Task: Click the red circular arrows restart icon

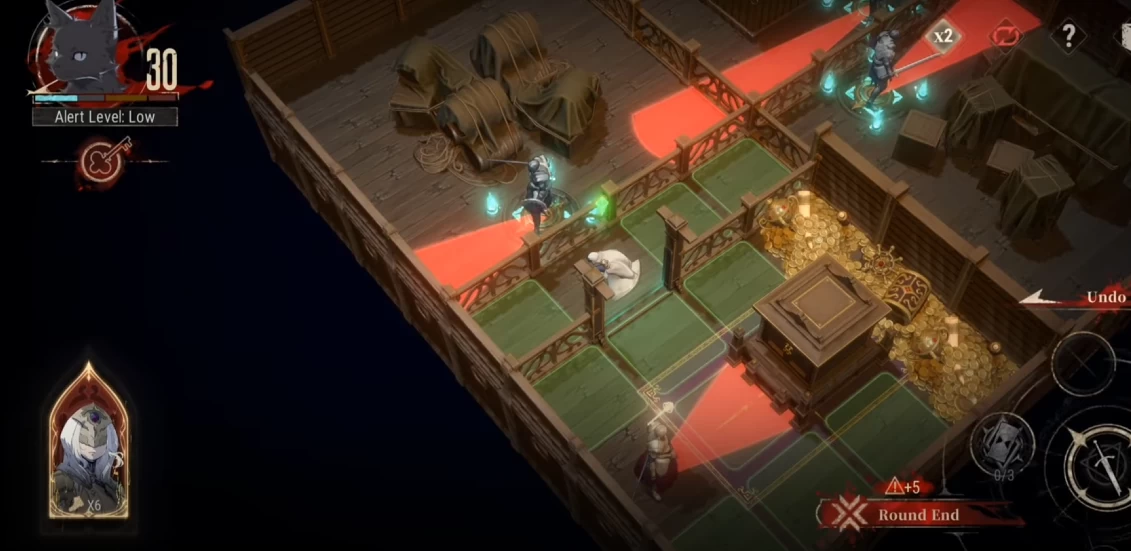Action: (x=1005, y=37)
